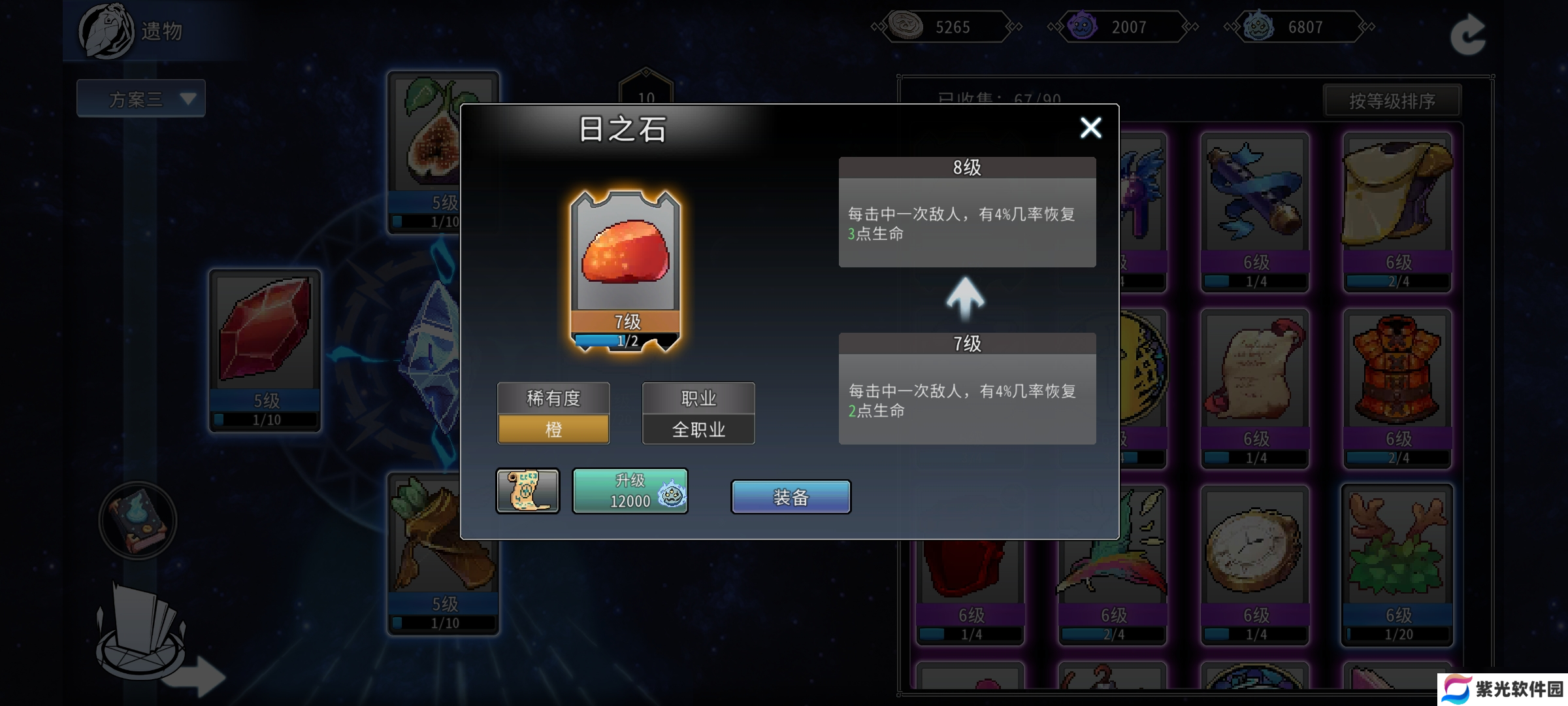
Task: Open the scroll icon beside upgrade
Action: click(527, 491)
